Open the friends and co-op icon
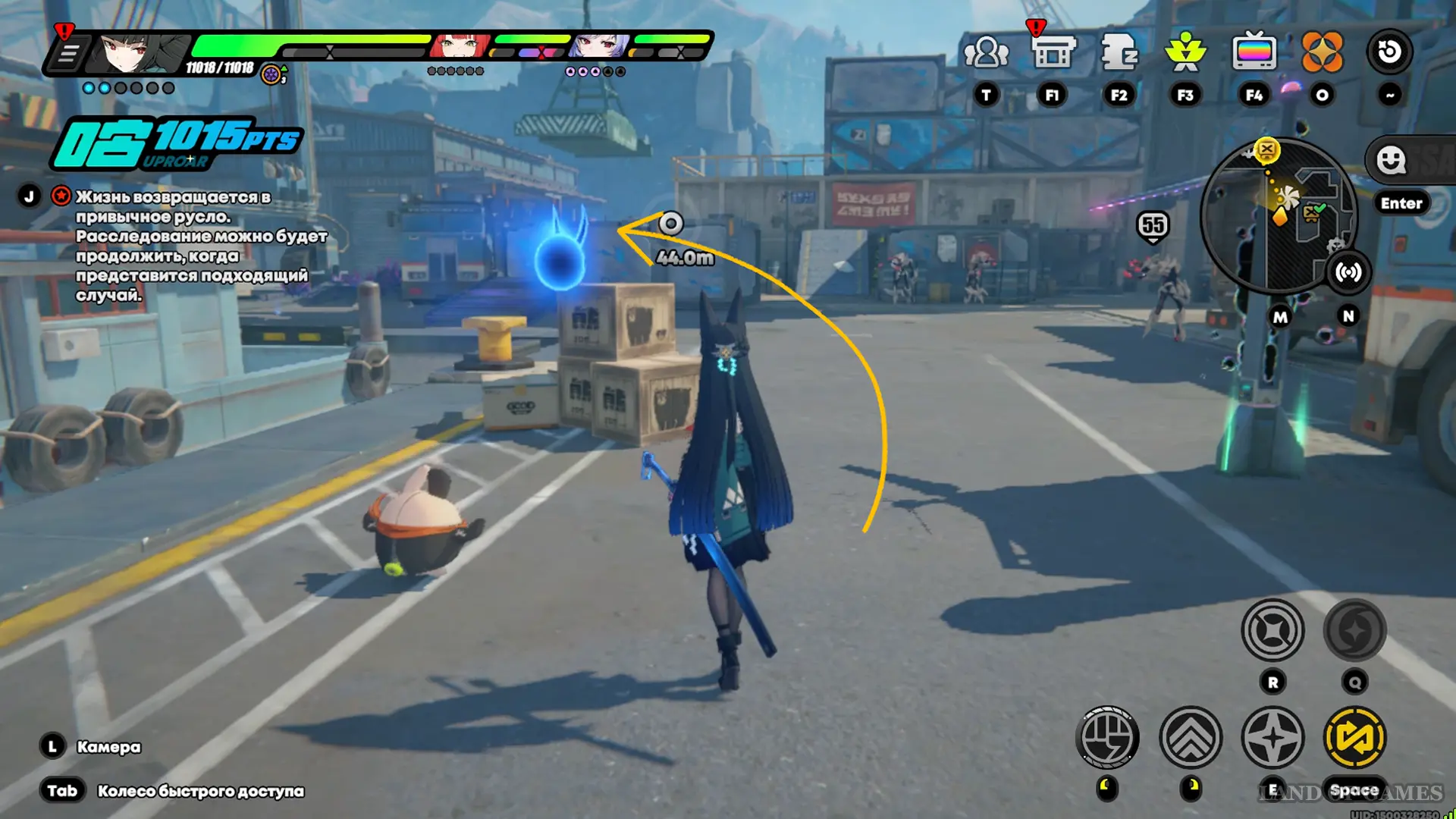Image resolution: width=1456 pixels, height=819 pixels. (986, 53)
